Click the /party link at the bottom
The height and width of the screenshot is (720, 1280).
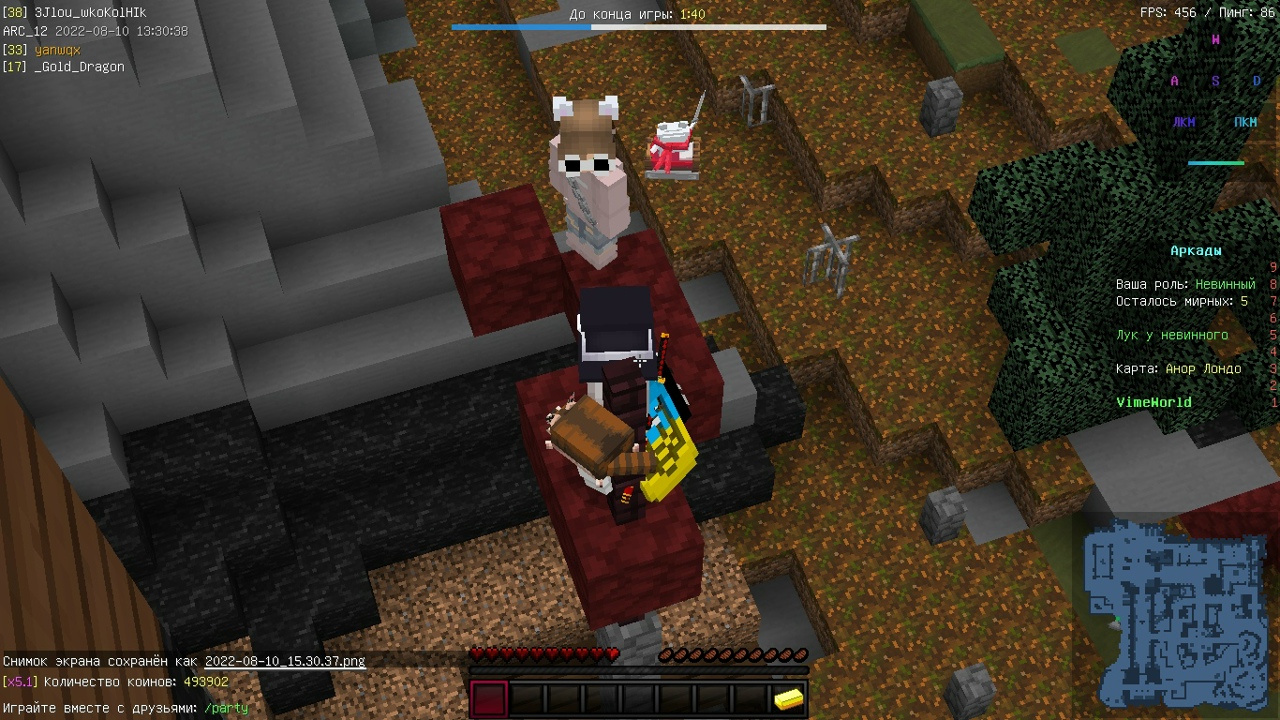click(x=227, y=707)
